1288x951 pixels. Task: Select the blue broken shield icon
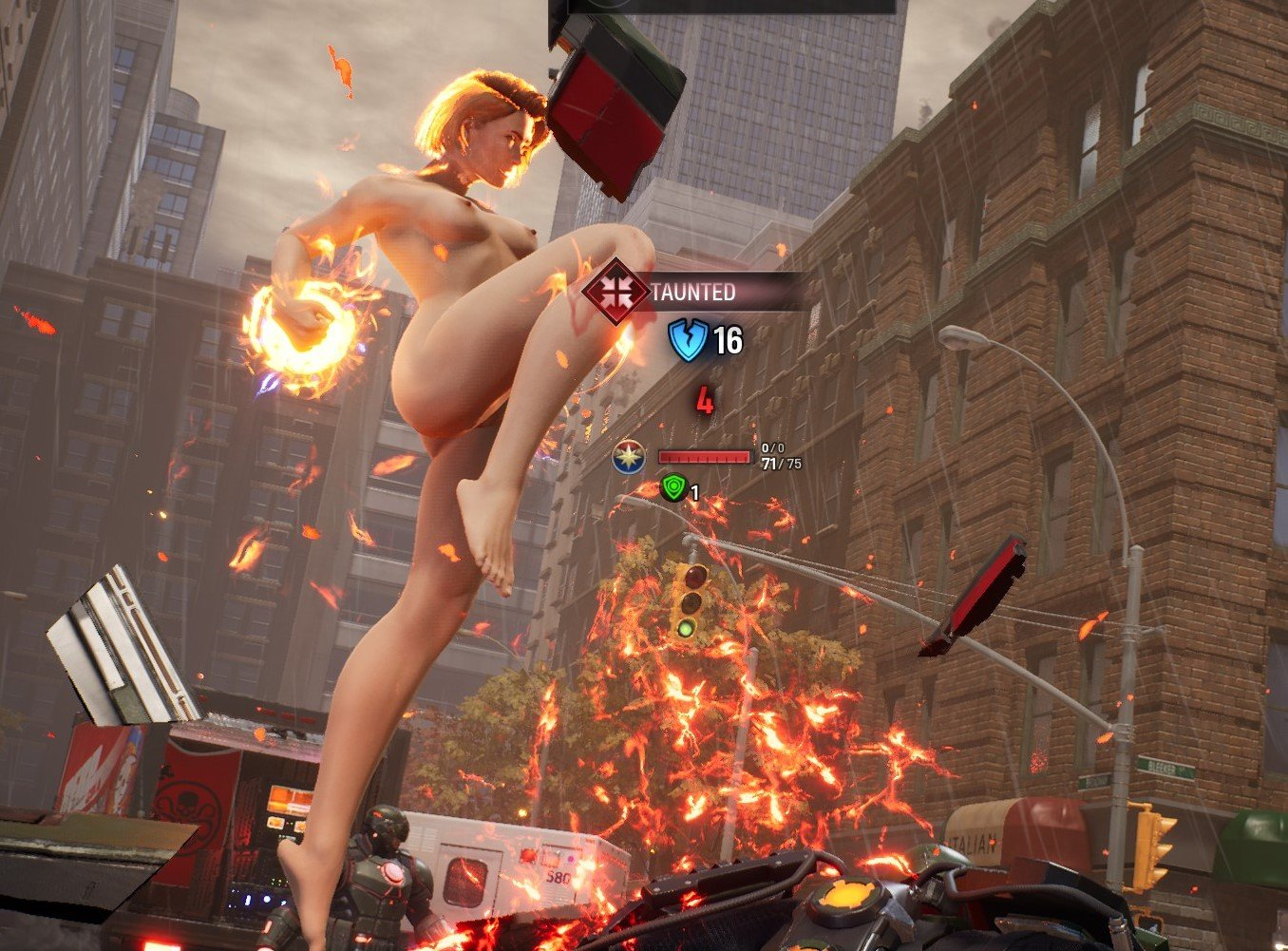688,340
